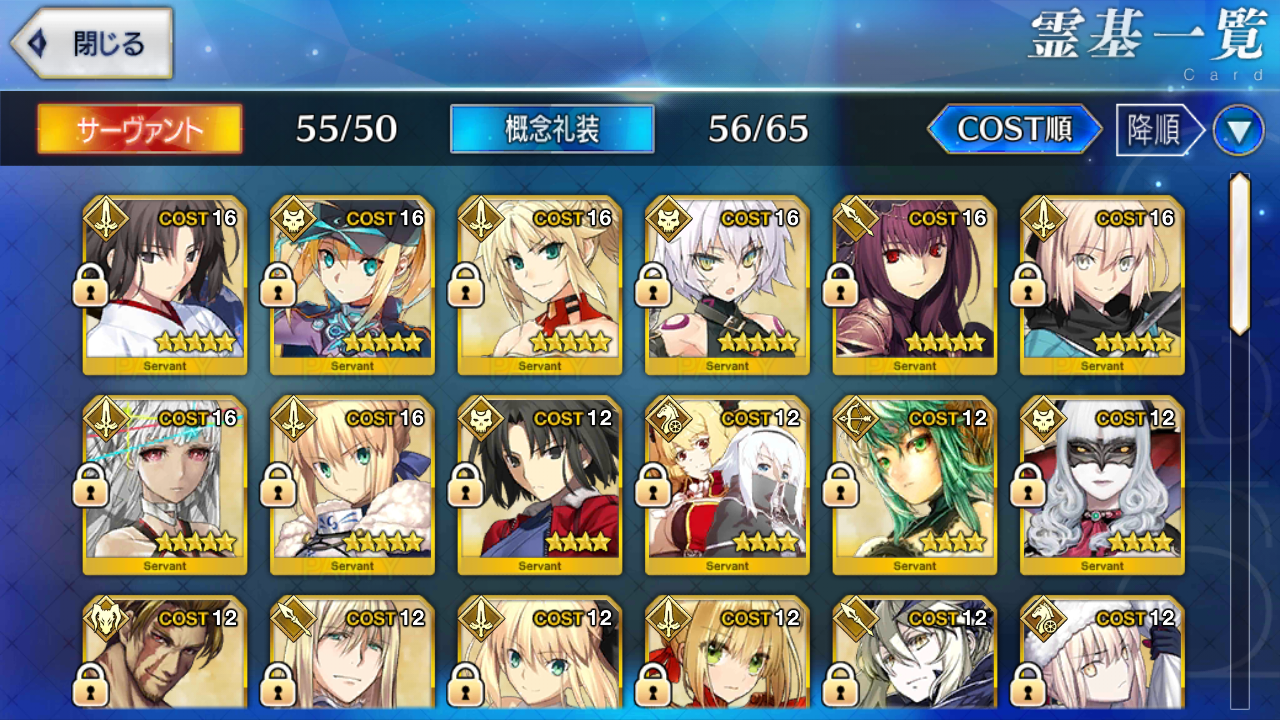Choose the blonde servant wearing a cap
Image resolution: width=1280 pixels, height=720 pixels.
point(352,285)
